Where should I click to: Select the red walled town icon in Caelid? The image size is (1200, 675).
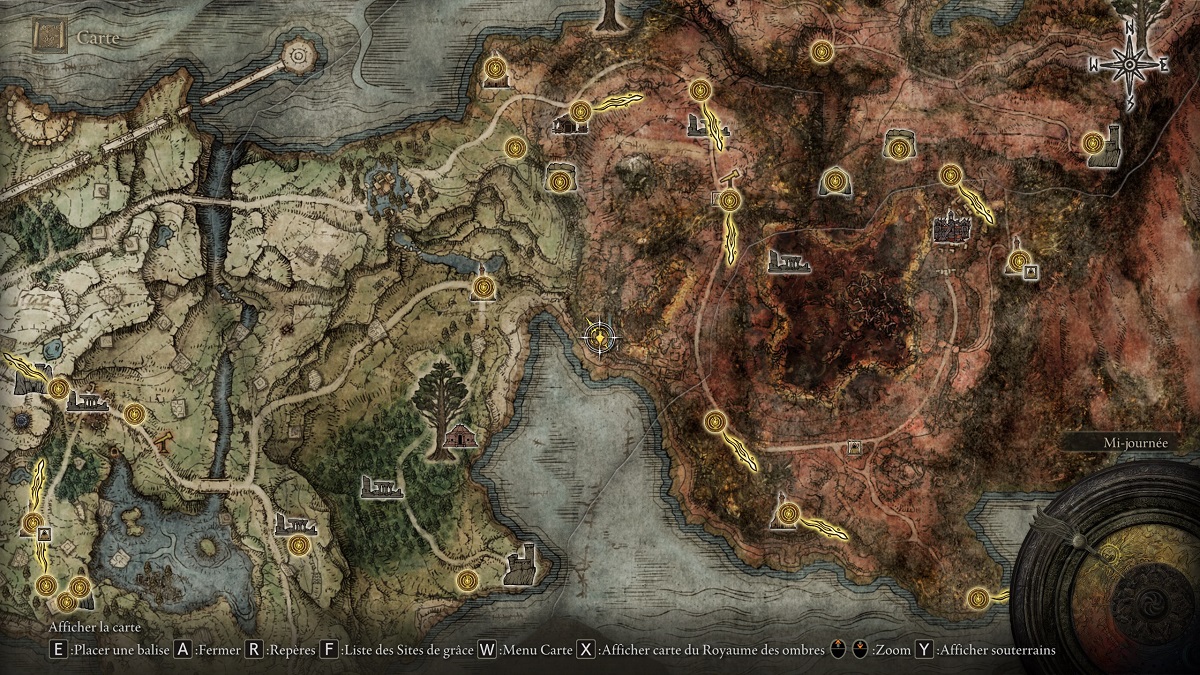951,229
